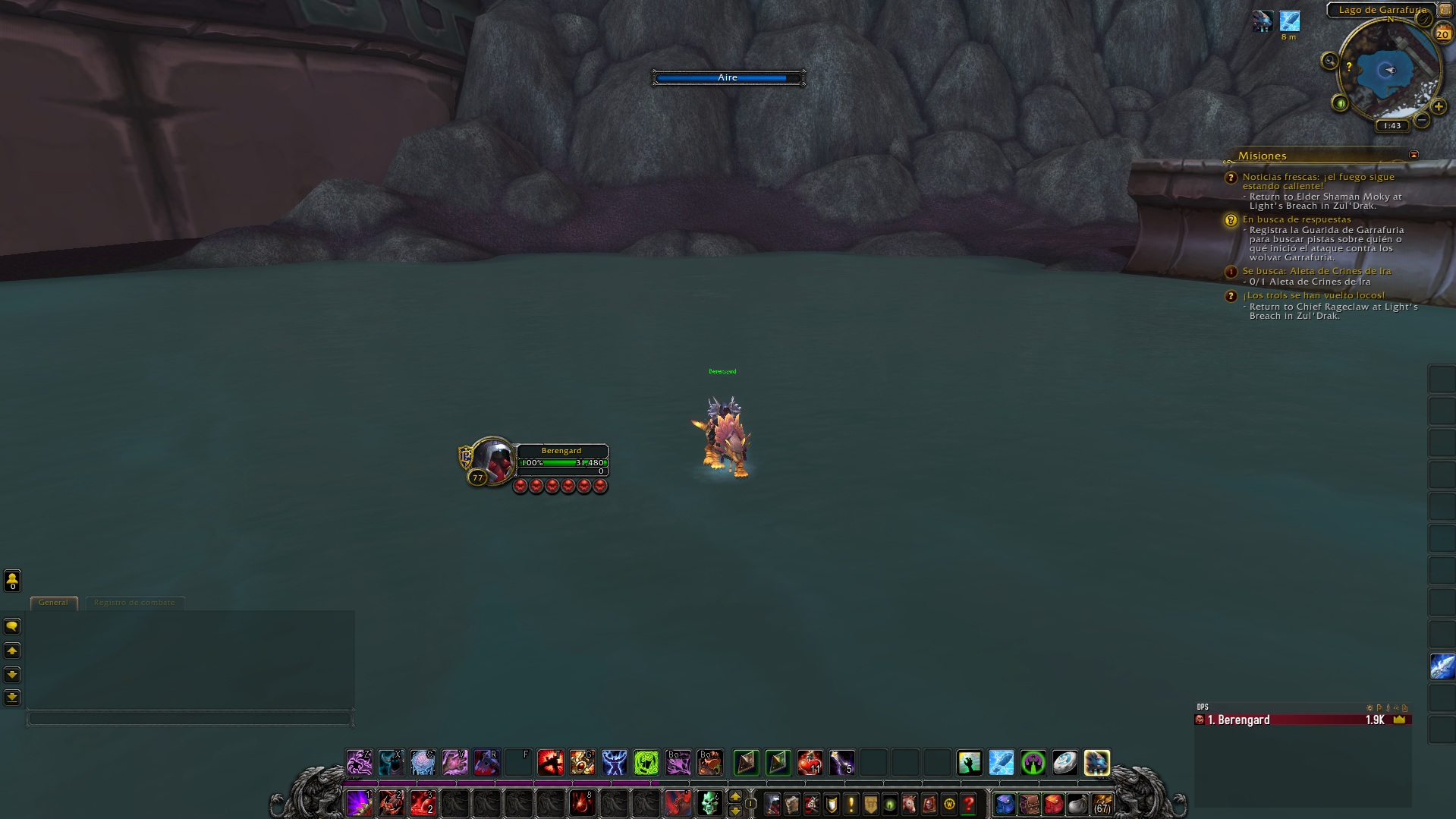The width and height of the screenshot is (1456, 819).
Task: Open the minimap tracking magnifier button
Action: pyautogui.click(x=1329, y=61)
